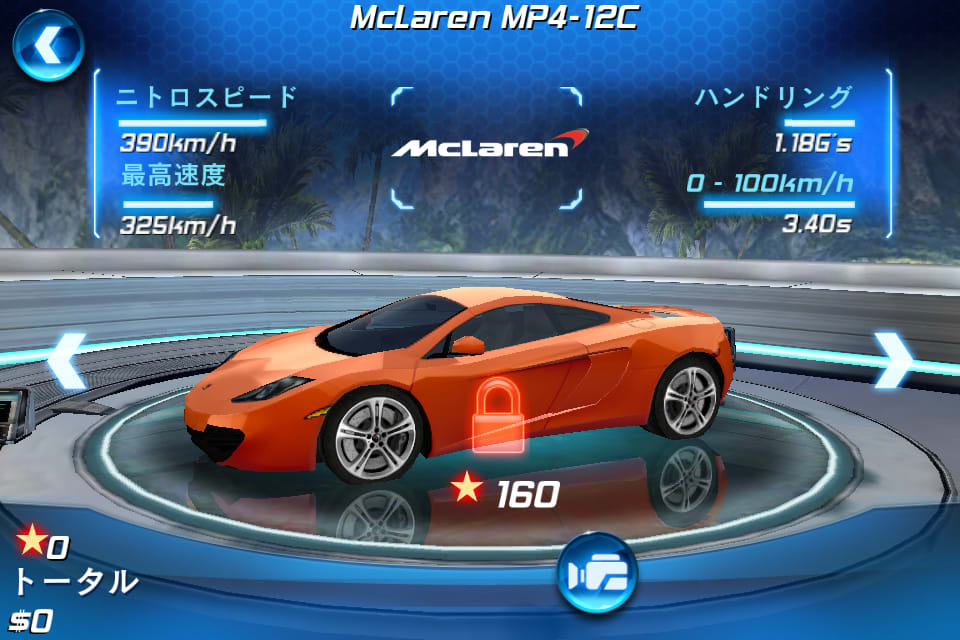Go back using the top-left arrow button
Screen dimensions: 960x640
tap(47, 47)
